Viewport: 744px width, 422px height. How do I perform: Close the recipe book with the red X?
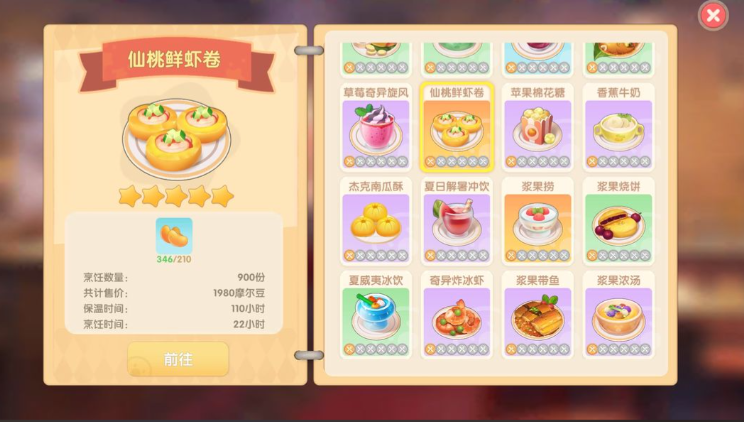[x=712, y=15]
